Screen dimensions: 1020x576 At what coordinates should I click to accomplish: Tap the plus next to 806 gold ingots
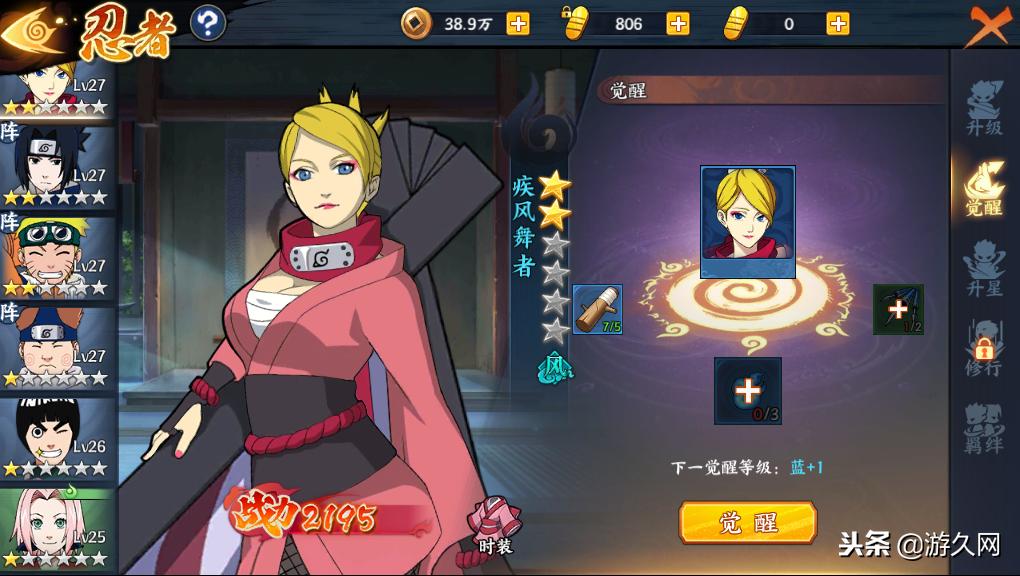678,23
